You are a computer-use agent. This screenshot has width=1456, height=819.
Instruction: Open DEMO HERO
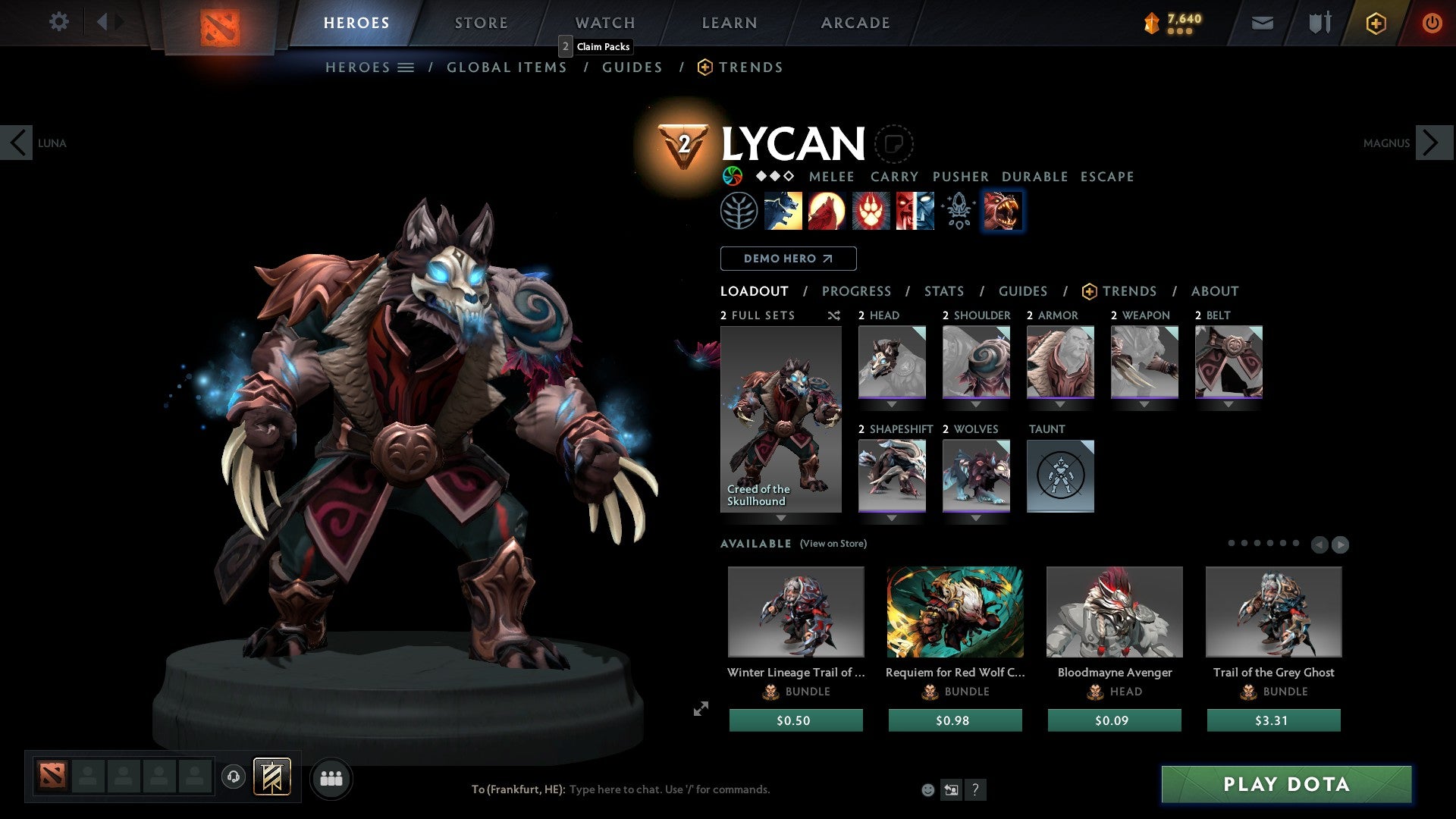[x=788, y=258]
